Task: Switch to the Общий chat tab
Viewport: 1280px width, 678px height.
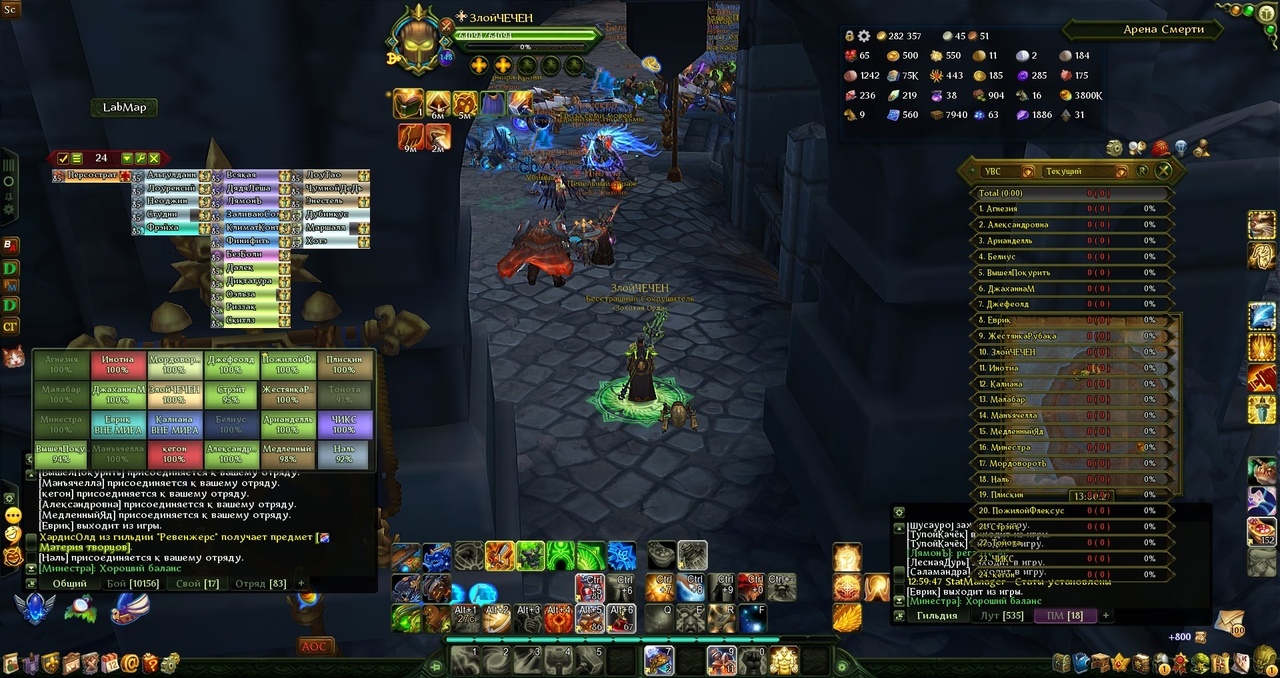Action: (69, 583)
